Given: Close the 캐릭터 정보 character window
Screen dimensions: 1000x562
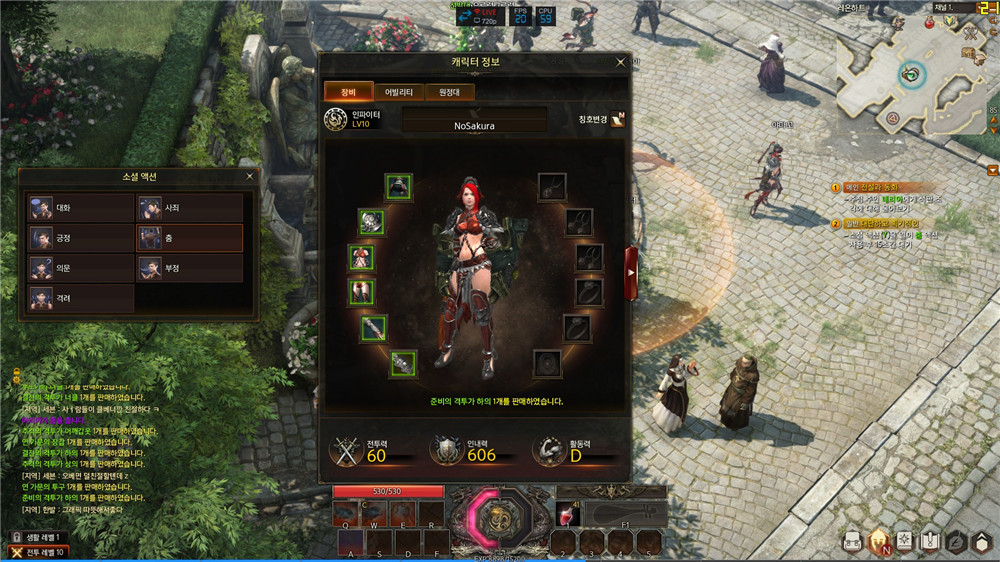Looking at the screenshot, I should [621, 62].
